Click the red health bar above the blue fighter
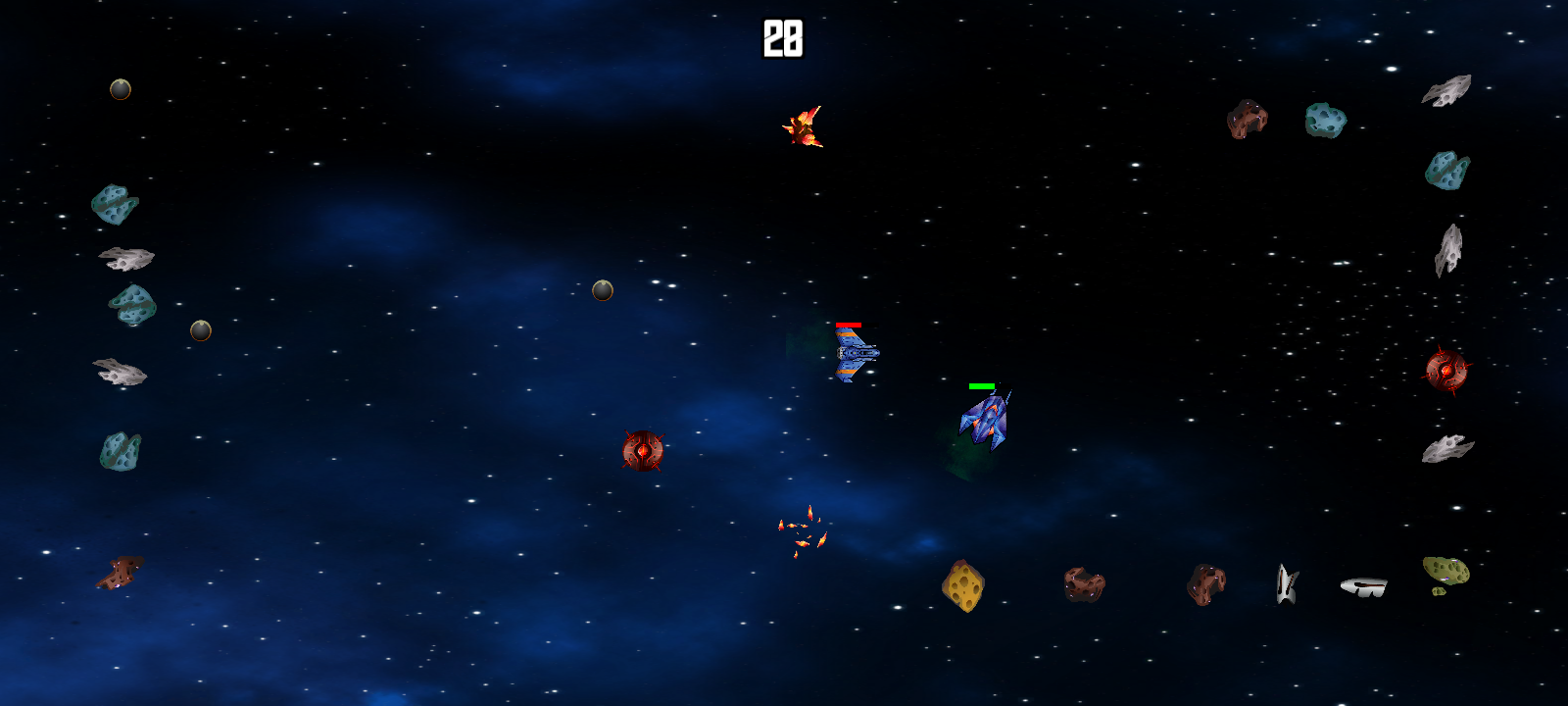The image size is (1568, 706). click(851, 327)
